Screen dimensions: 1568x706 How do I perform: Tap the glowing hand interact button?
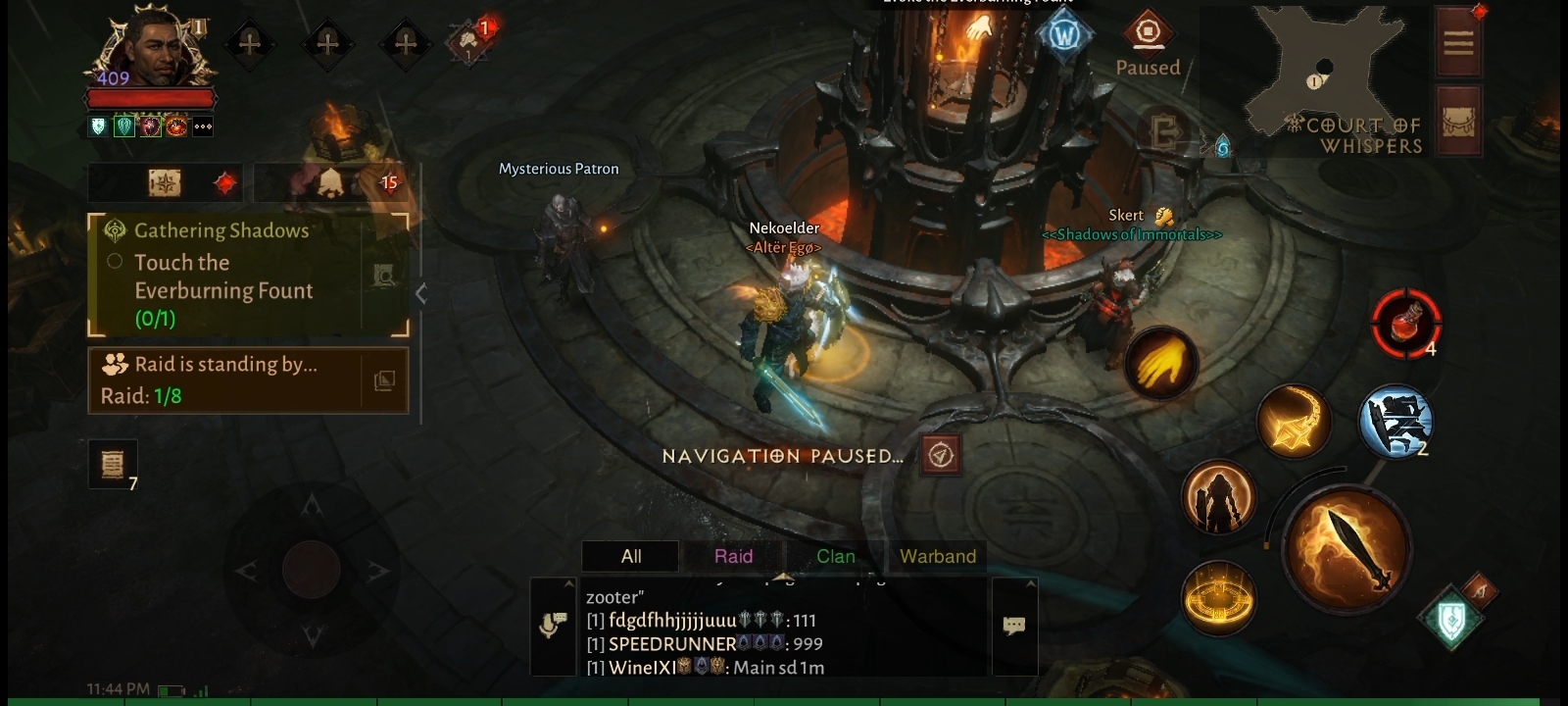tap(1161, 364)
